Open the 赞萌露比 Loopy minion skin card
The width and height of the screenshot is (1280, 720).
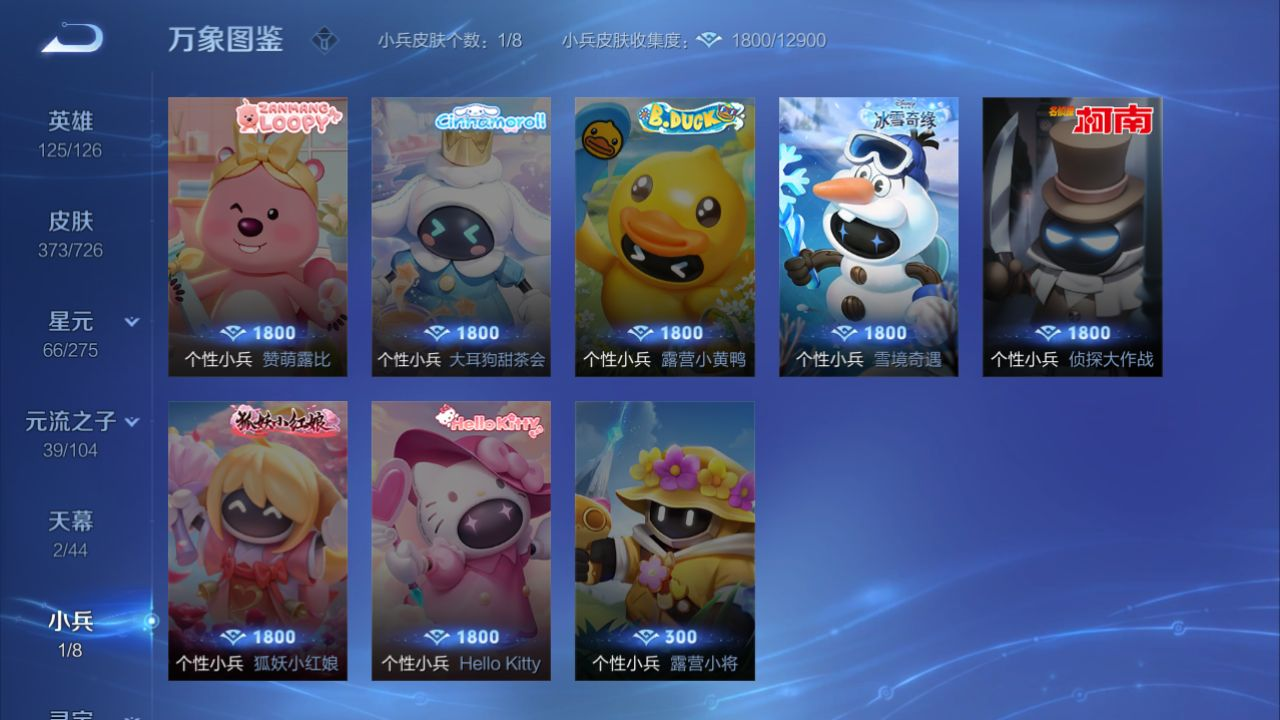pyautogui.click(x=258, y=236)
